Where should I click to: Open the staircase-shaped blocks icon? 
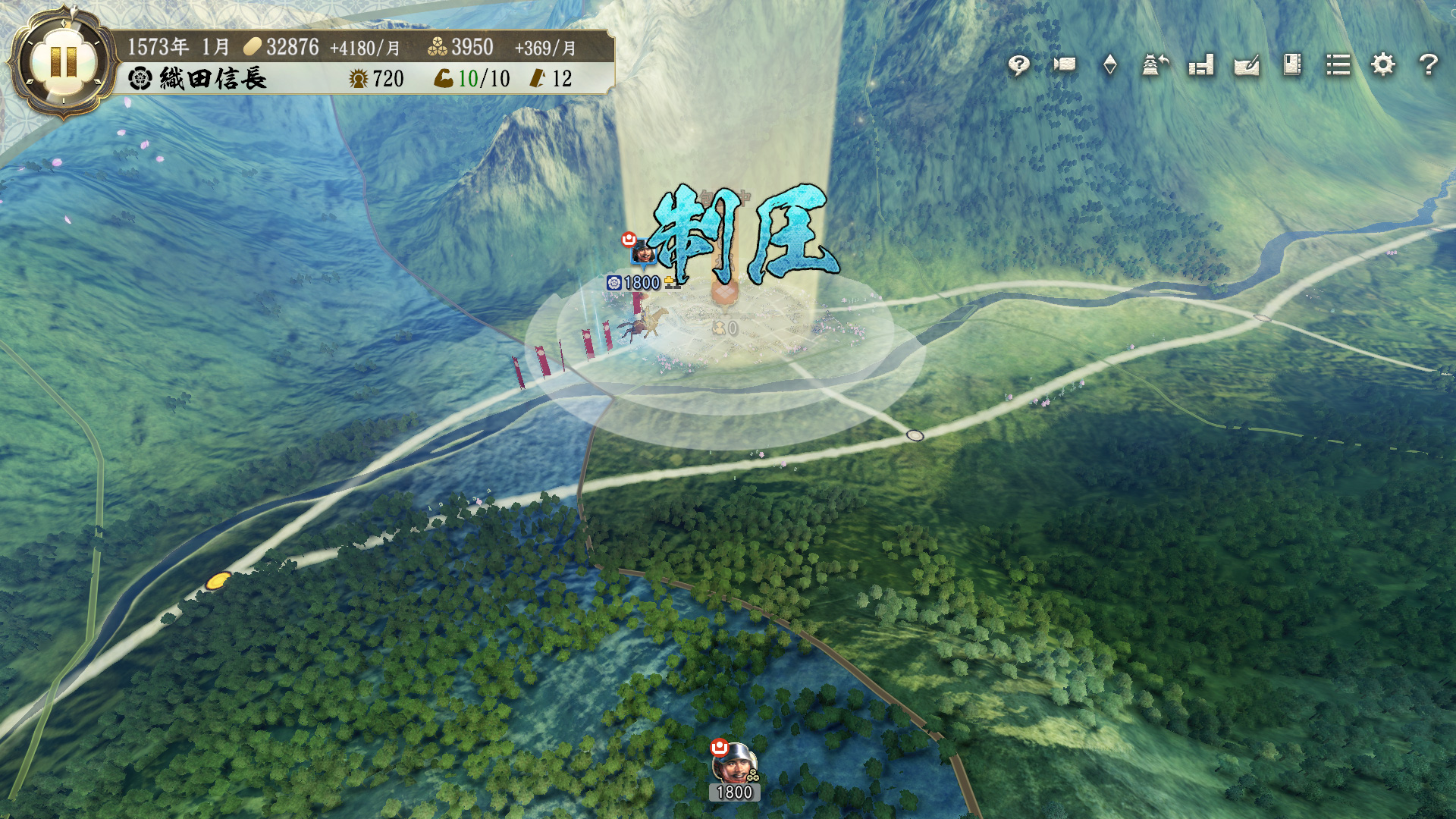coord(1201,65)
